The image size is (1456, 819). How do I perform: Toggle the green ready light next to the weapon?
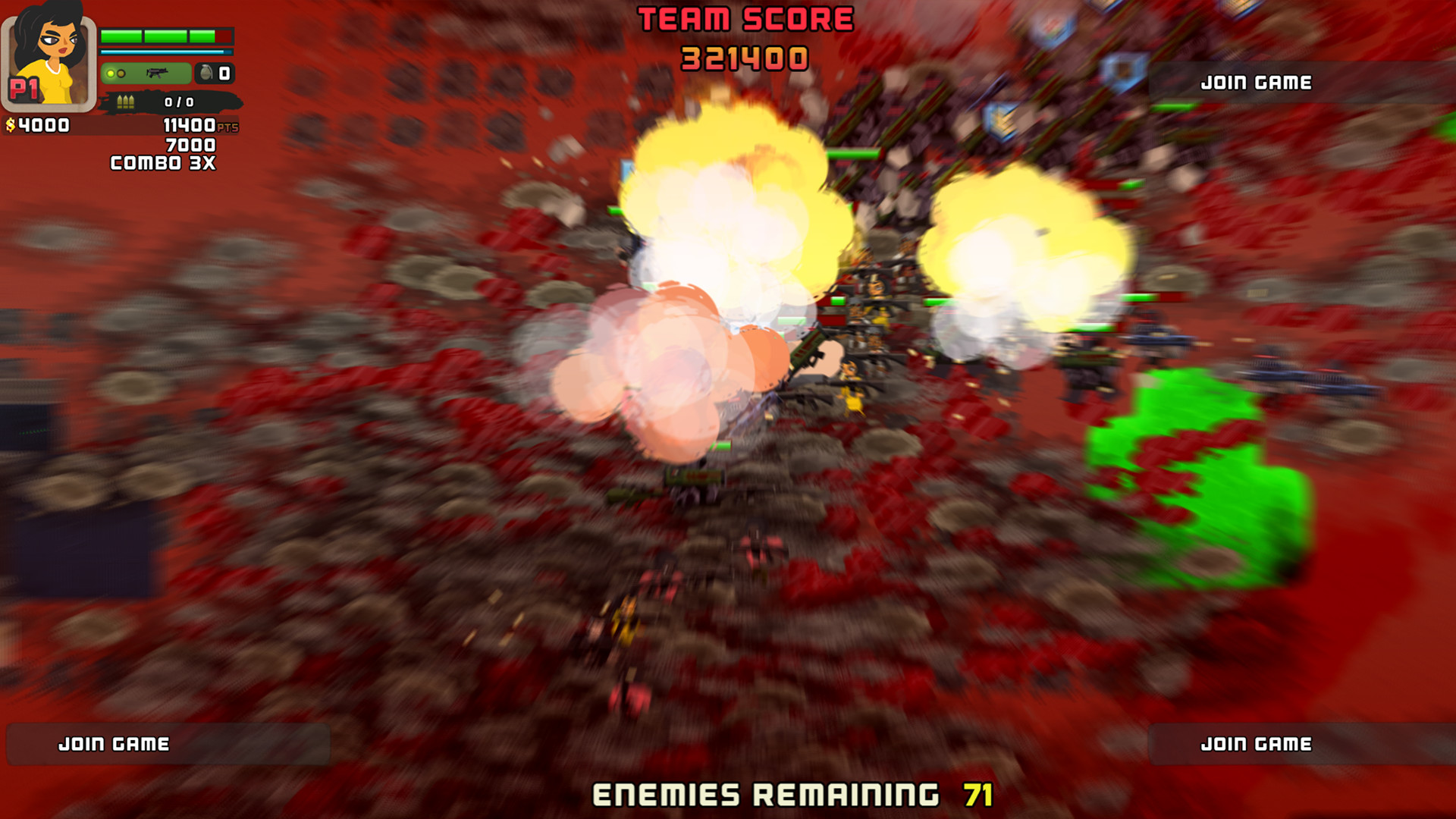coord(111,73)
